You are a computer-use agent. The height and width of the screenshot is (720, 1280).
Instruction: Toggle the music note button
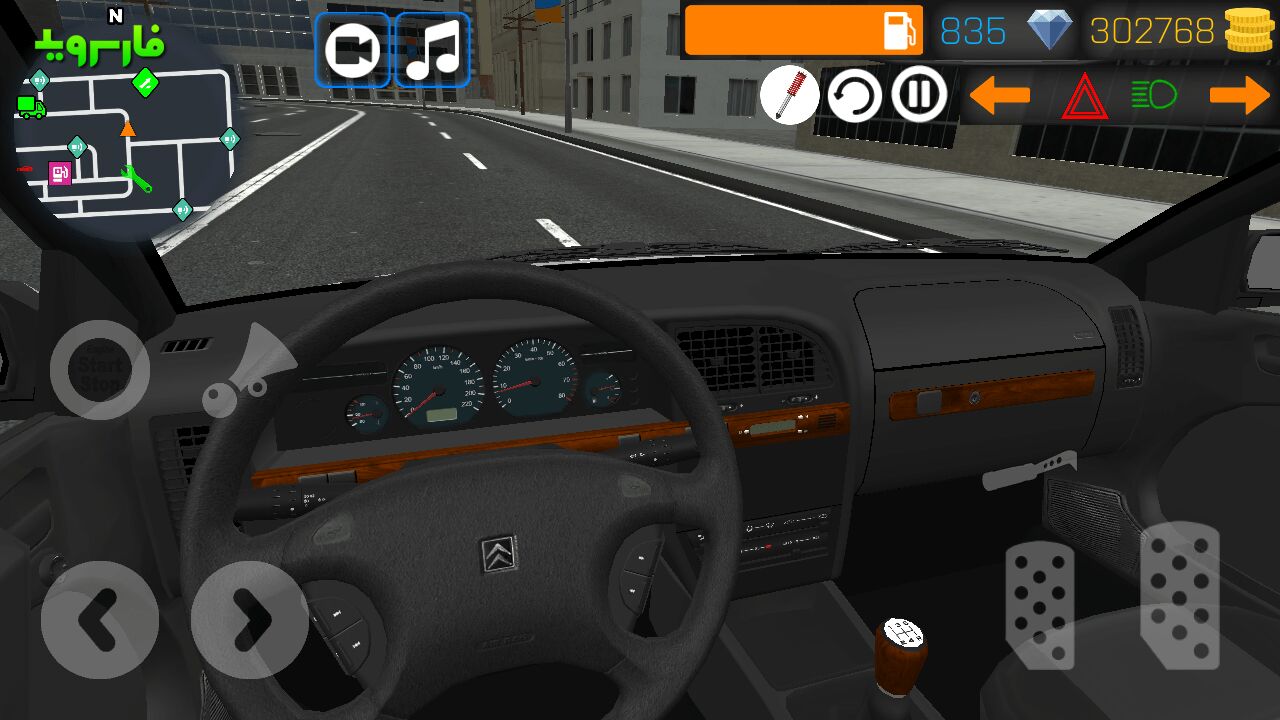[x=432, y=50]
